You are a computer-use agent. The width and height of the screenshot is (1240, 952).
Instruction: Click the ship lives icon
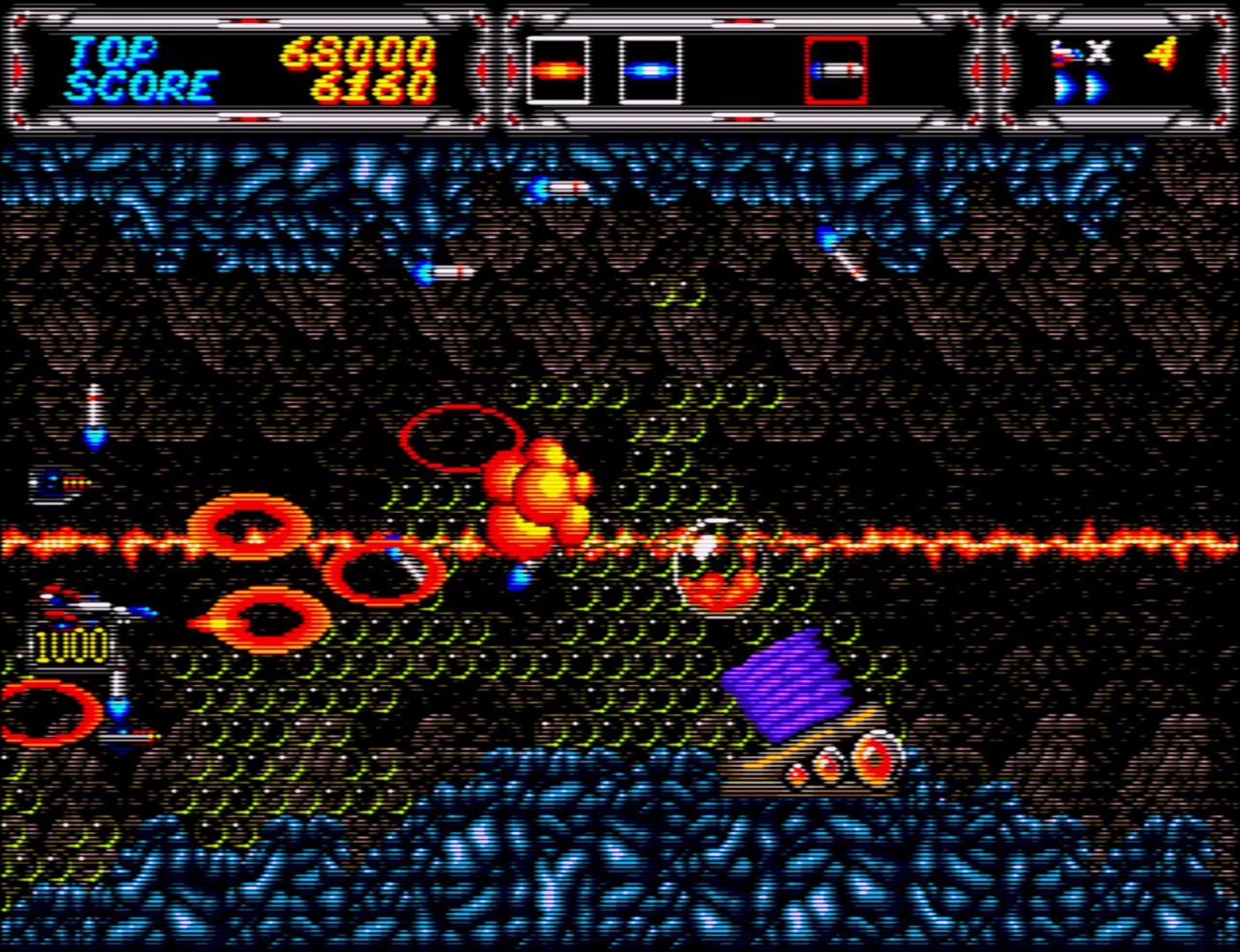click(x=1066, y=54)
